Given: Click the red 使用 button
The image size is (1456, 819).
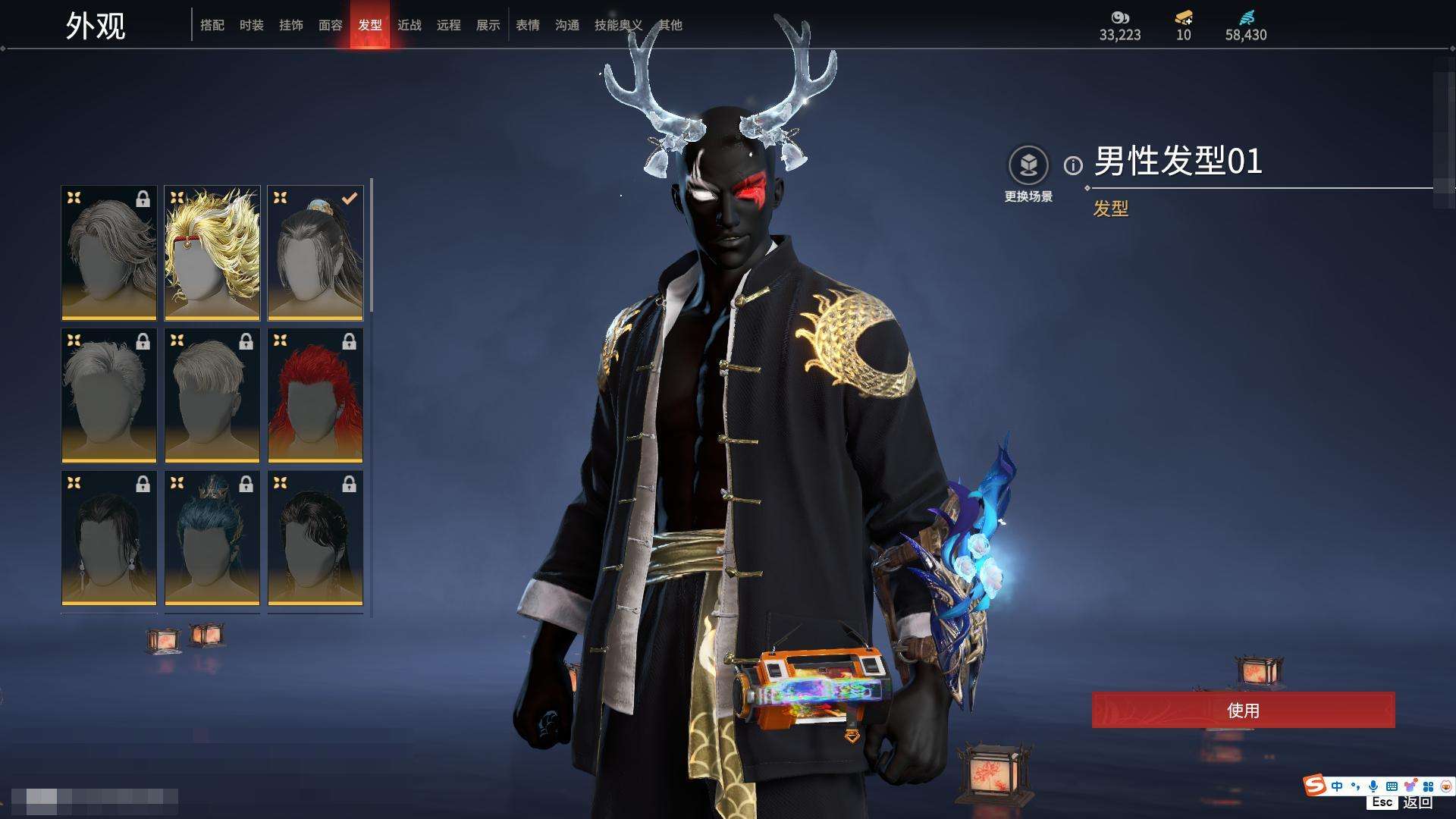Looking at the screenshot, I should click(1243, 711).
